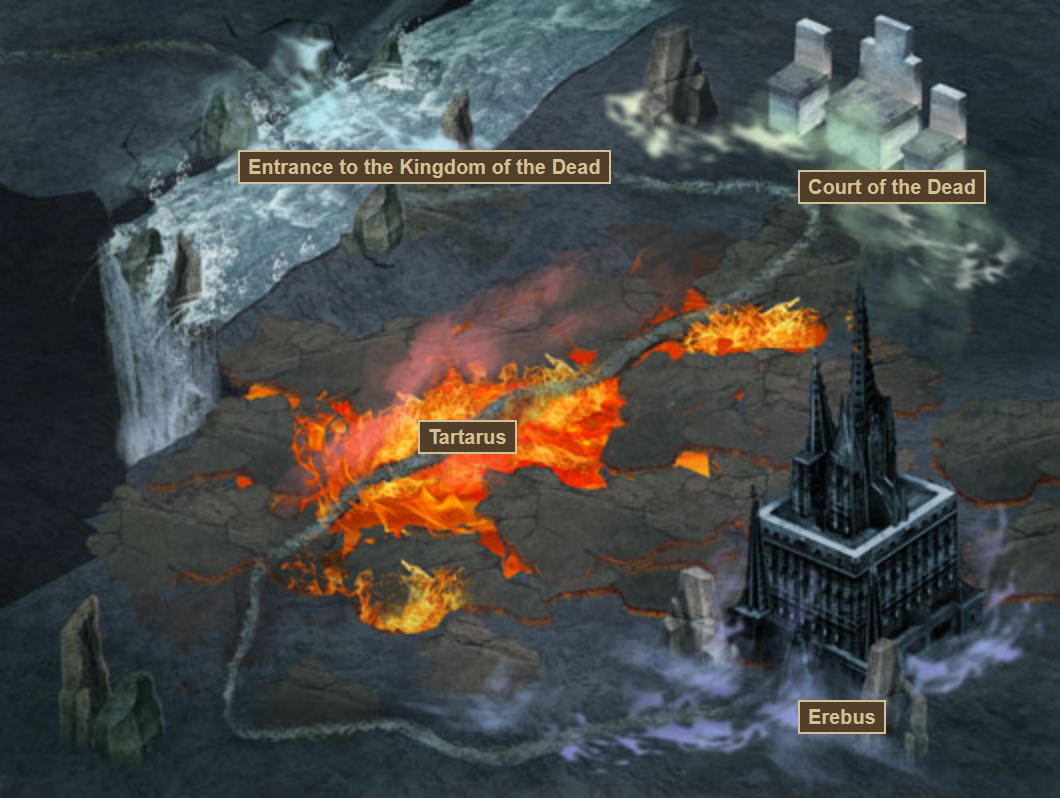The width and height of the screenshot is (1060, 798).
Task: Choose the Tartarus location label
Action: (467, 437)
